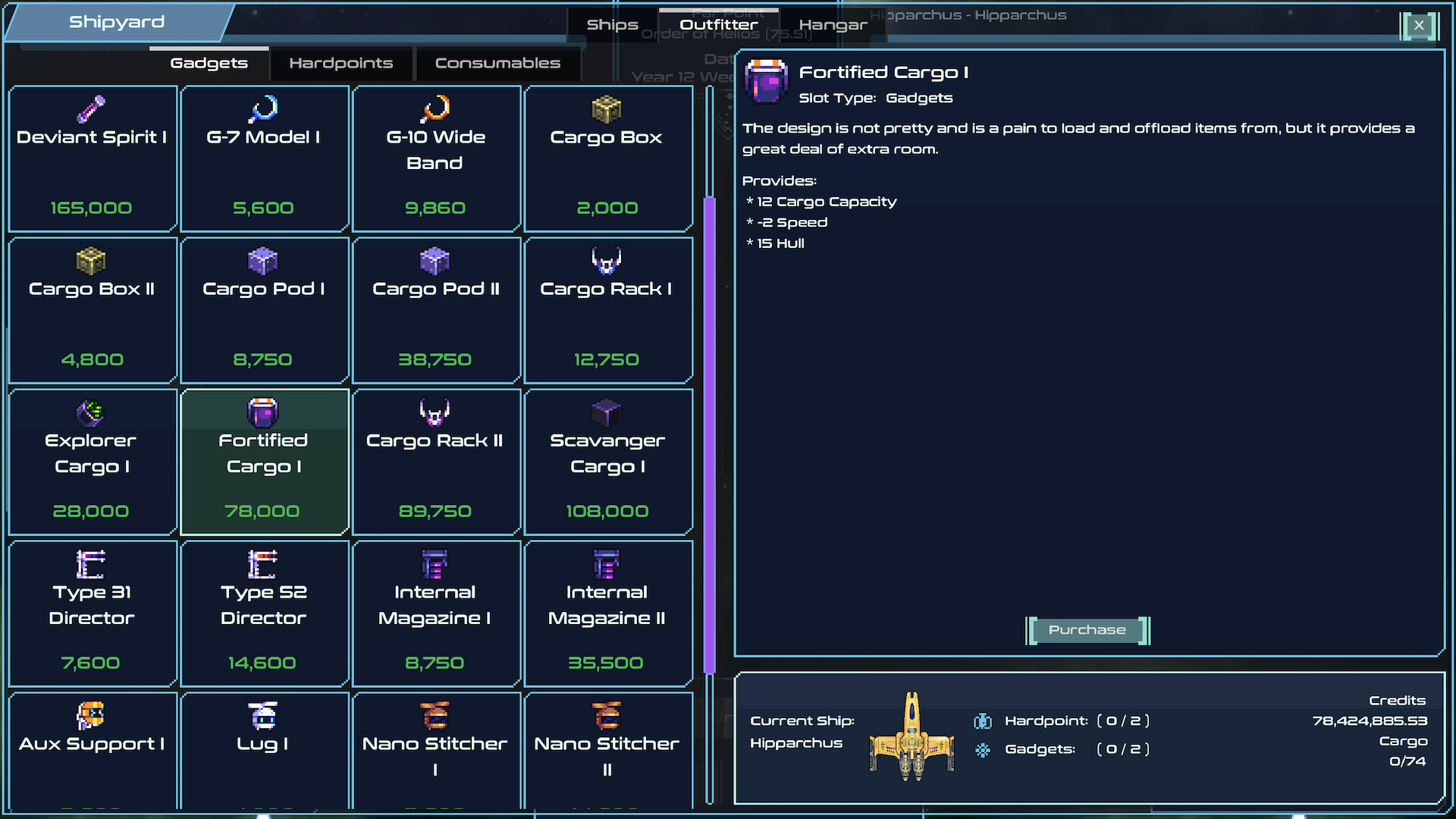Viewport: 1456px width, 819px height.
Task: Select the Scavanger Cargo I icon
Action: click(x=607, y=413)
